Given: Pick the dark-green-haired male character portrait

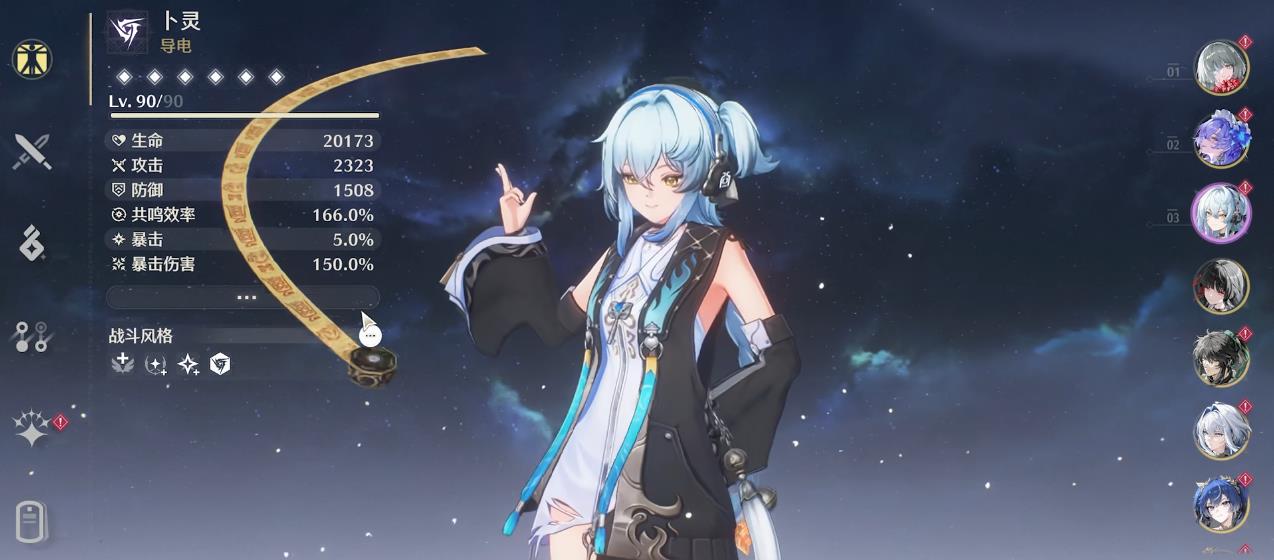Looking at the screenshot, I should (1221, 359).
